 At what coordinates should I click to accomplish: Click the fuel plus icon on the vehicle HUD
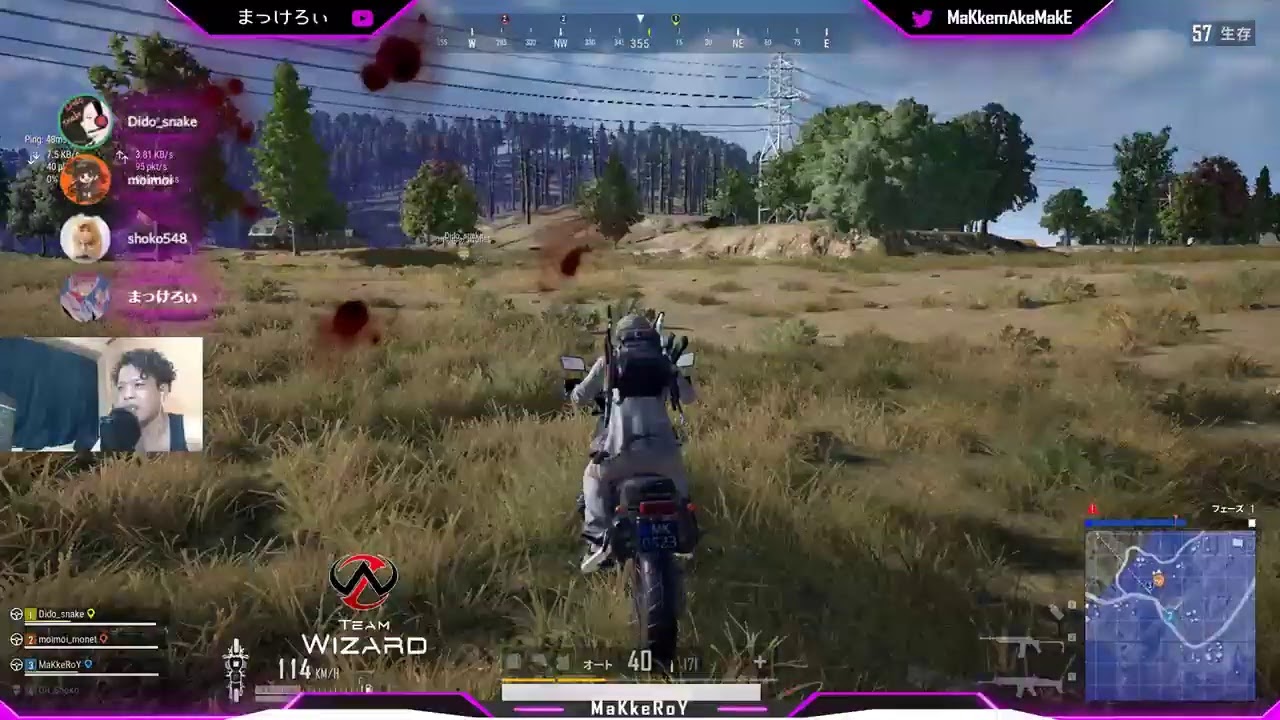tap(761, 662)
